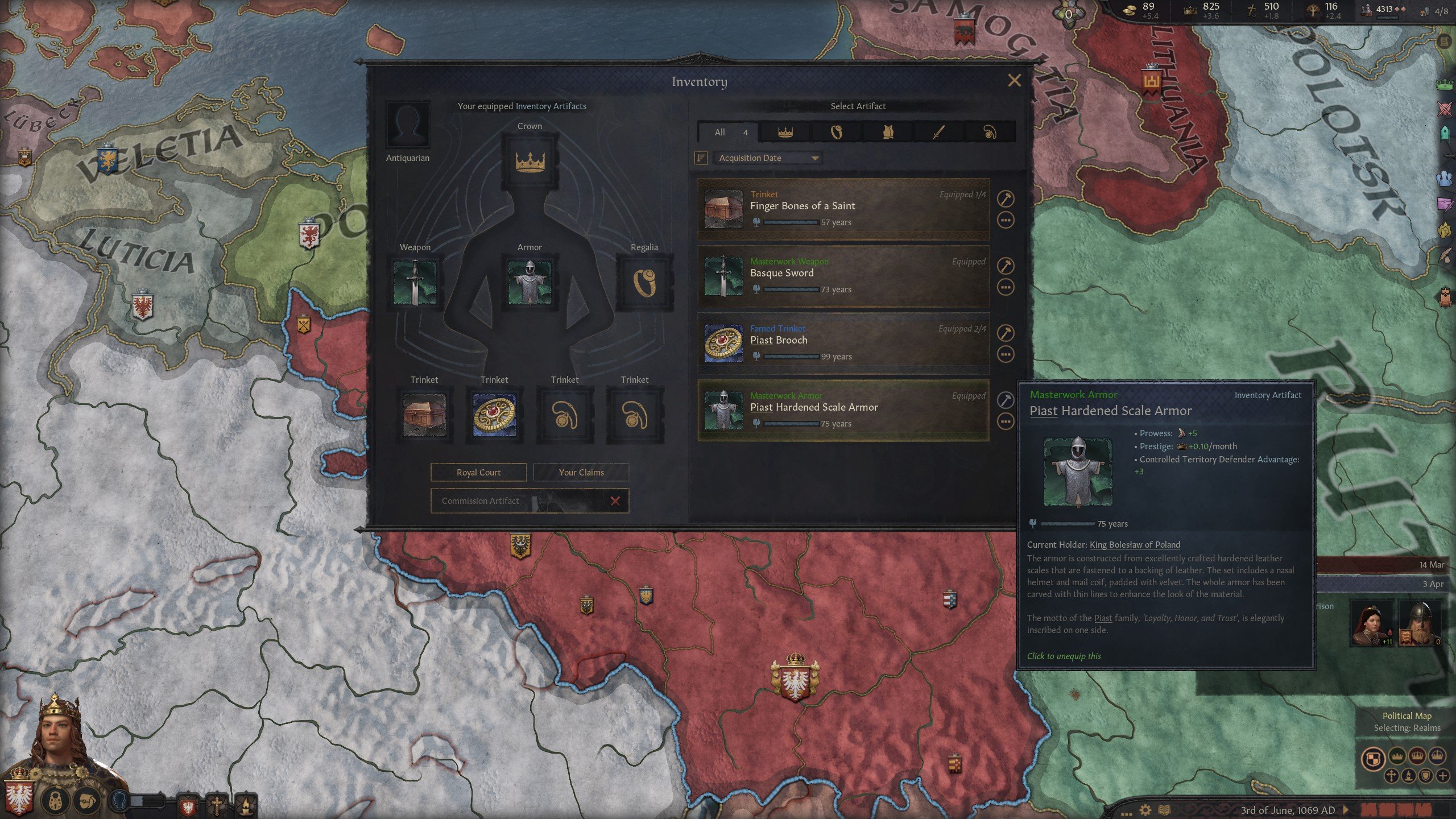The image size is (1456, 819).
Task: Open King Bolesław of Poland link
Action: 1134,545
